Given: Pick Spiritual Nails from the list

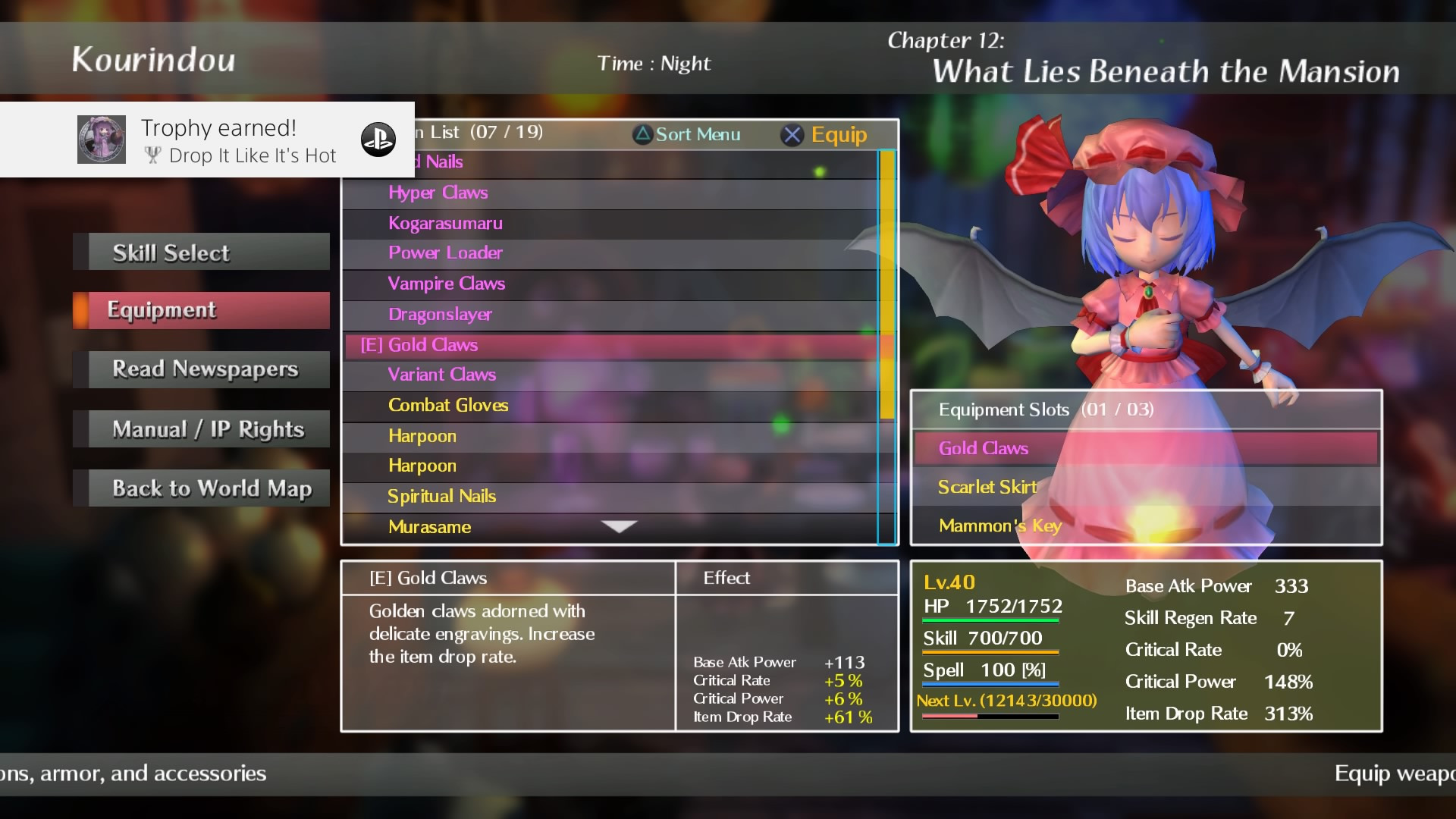Looking at the screenshot, I should click(441, 496).
